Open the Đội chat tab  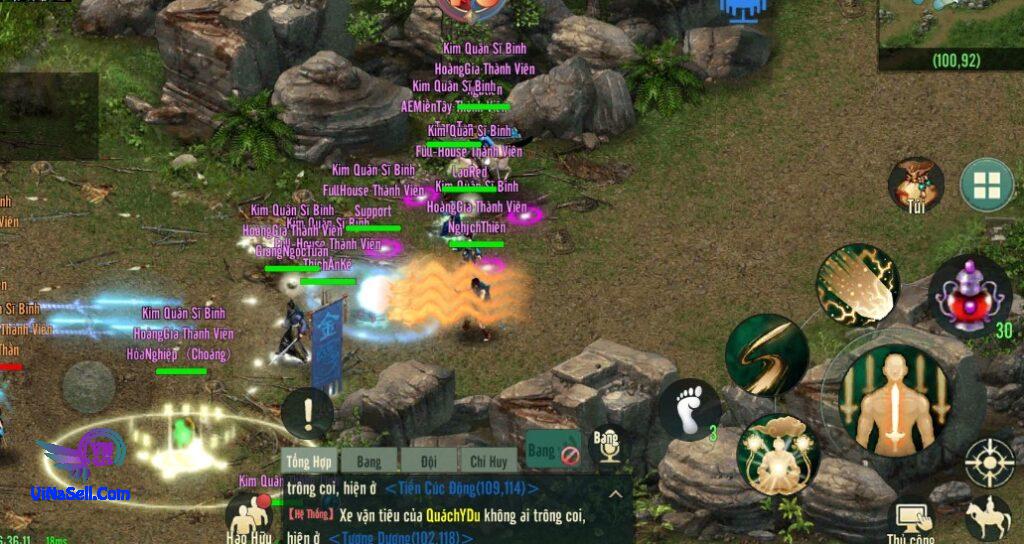pos(428,460)
